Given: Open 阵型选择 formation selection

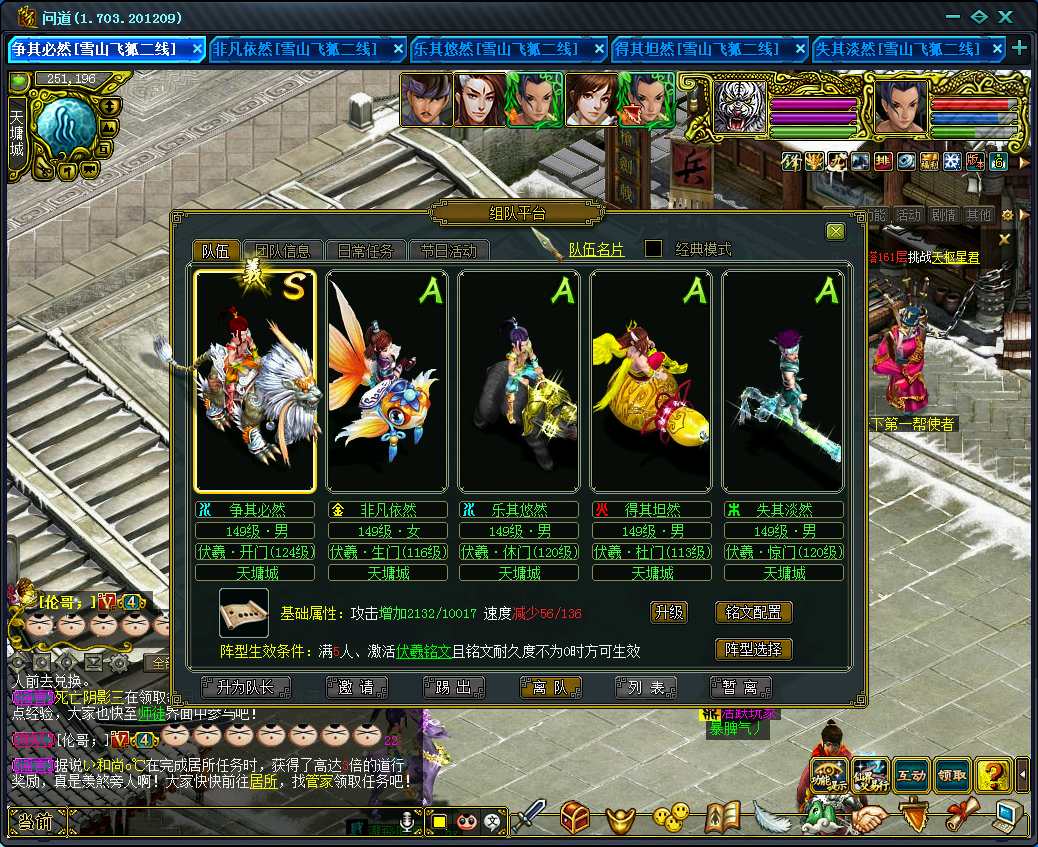Looking at the screenshot, I should [754, 649].
